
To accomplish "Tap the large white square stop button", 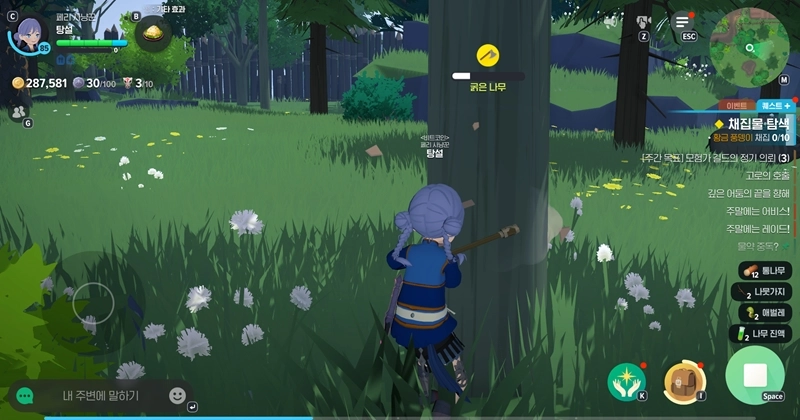I will tap(755, 376).
